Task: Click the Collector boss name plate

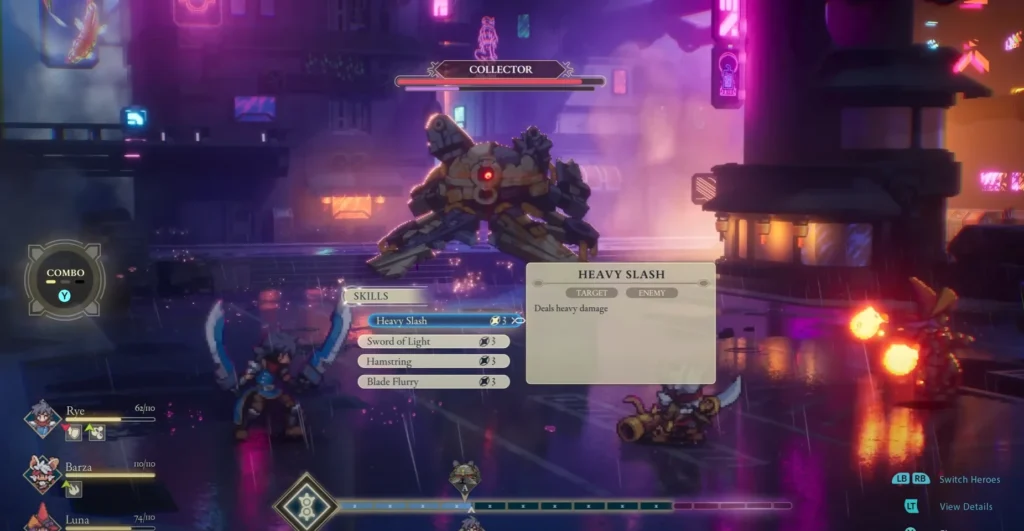Action: [x=501, y=70]
